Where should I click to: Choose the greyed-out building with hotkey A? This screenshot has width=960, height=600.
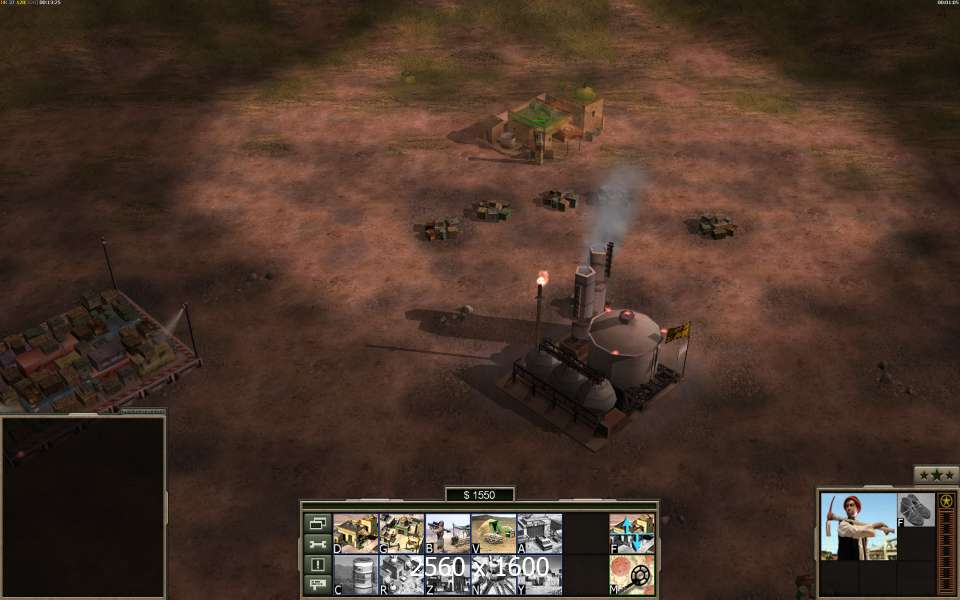[x=539, y=533]
